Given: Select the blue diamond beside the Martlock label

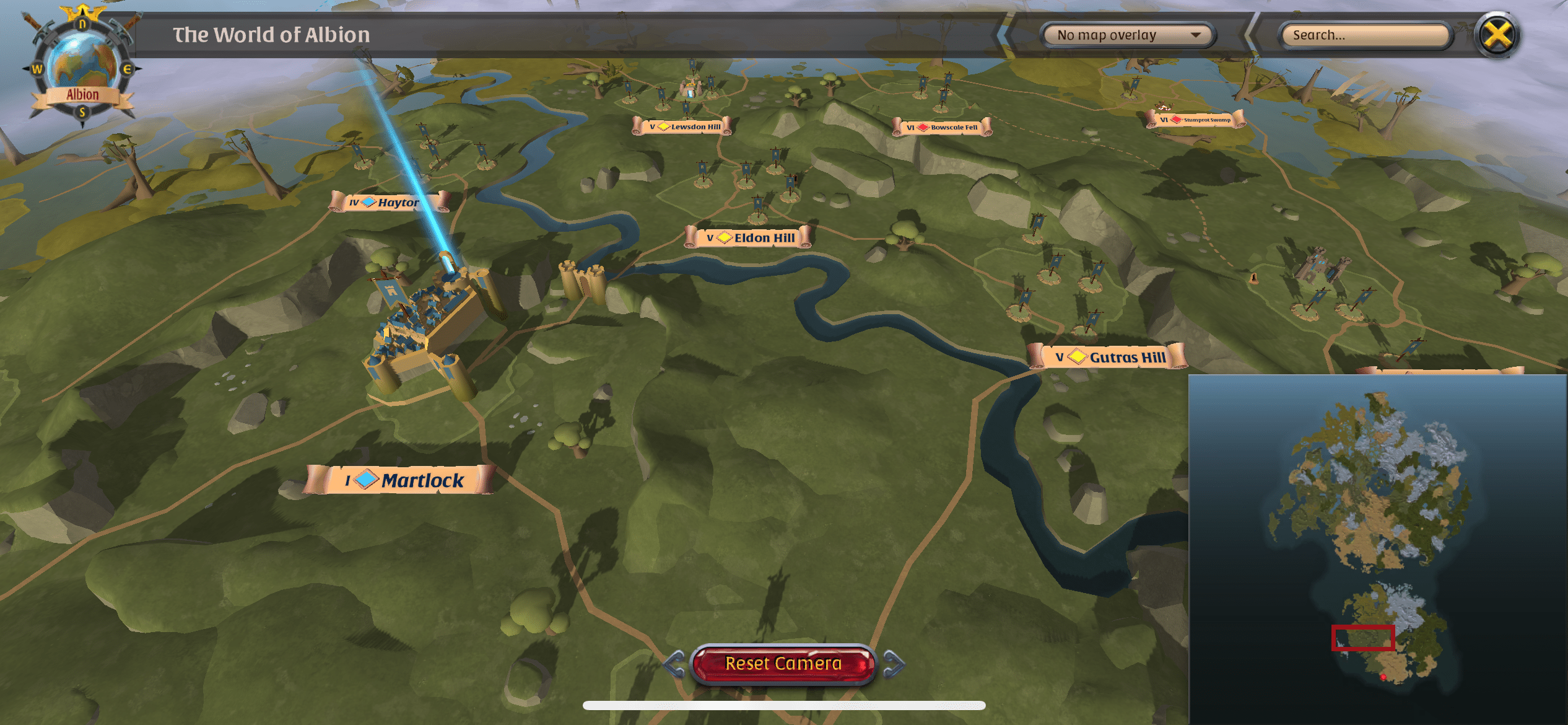Looking at the screenshot, I should (365, 480).
